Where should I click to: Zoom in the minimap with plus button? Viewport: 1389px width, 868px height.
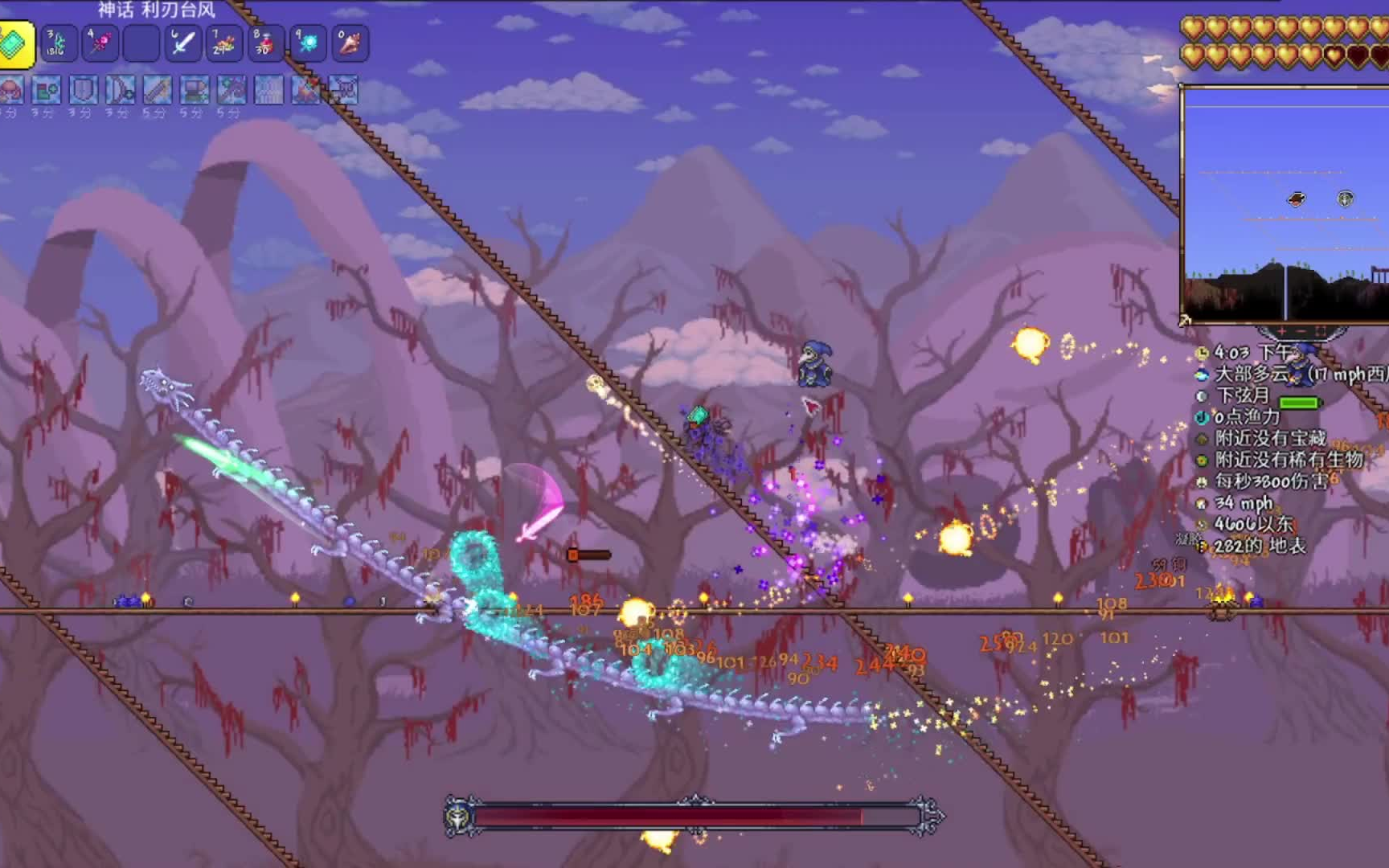pyautogui.click(x=1281, y=330)
